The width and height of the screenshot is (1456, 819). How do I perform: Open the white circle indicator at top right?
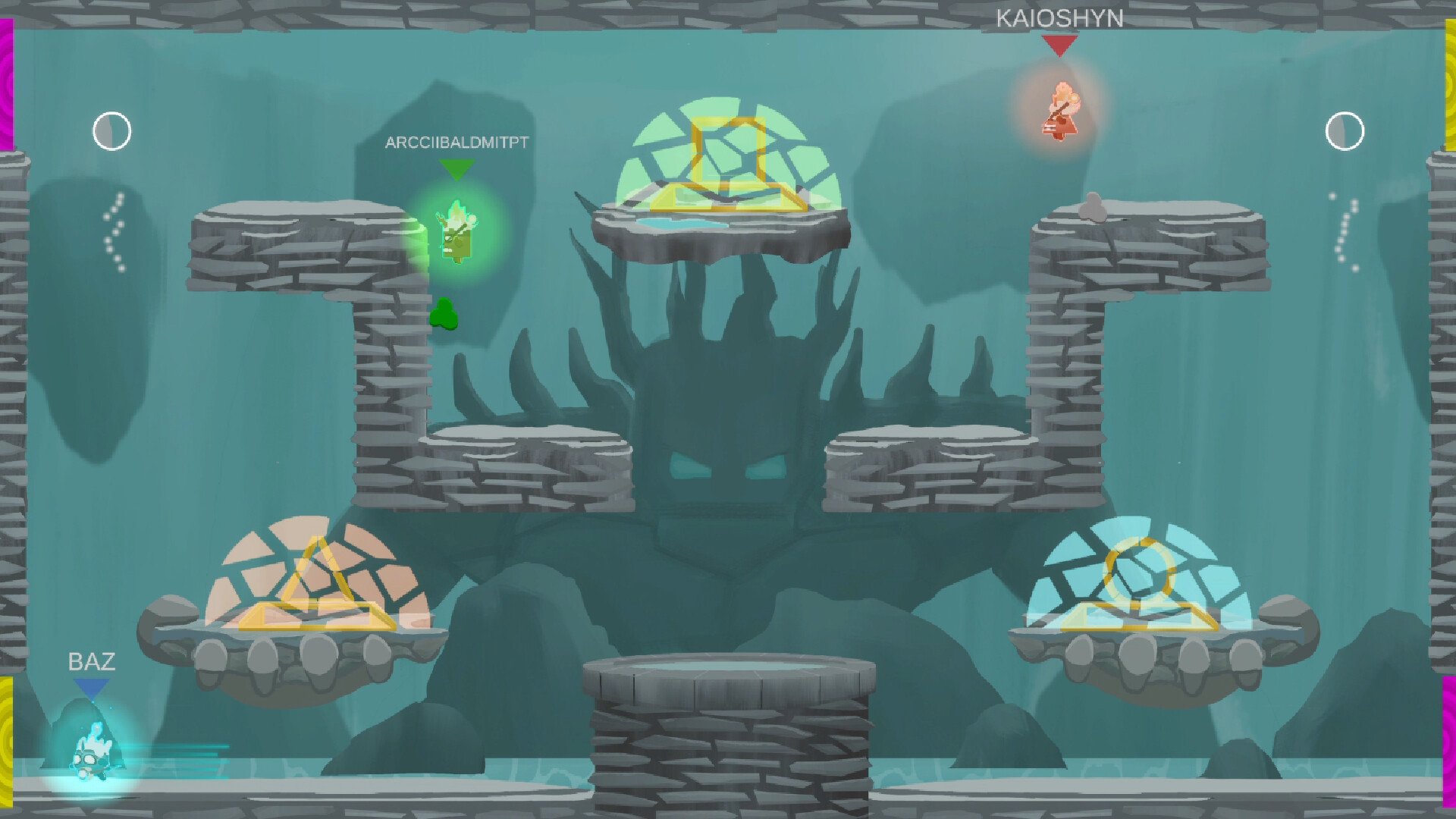click(x=1344, y=130)
